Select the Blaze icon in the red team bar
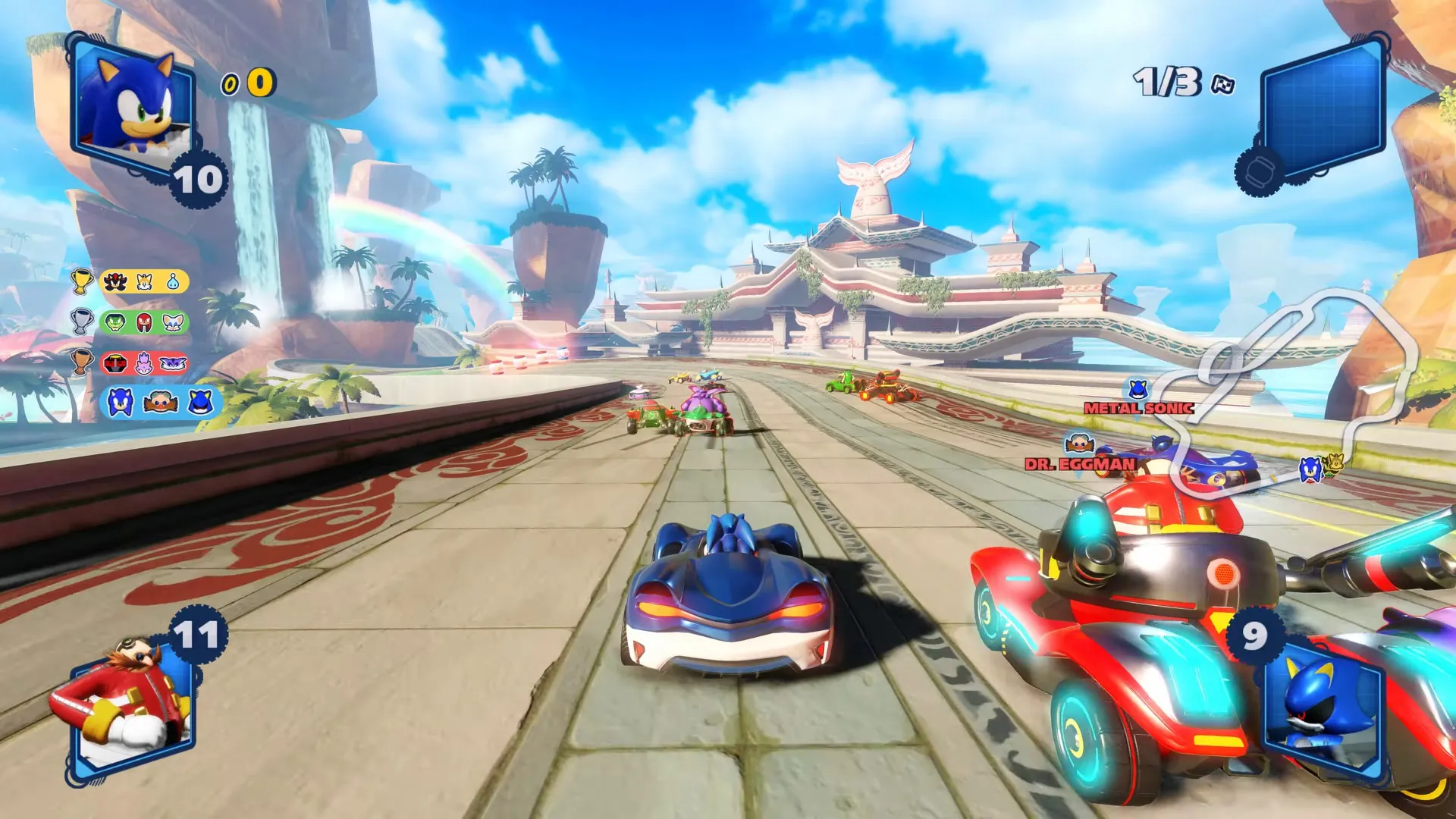This screenshot has height=819, width=1456. [x=143, y=362]
